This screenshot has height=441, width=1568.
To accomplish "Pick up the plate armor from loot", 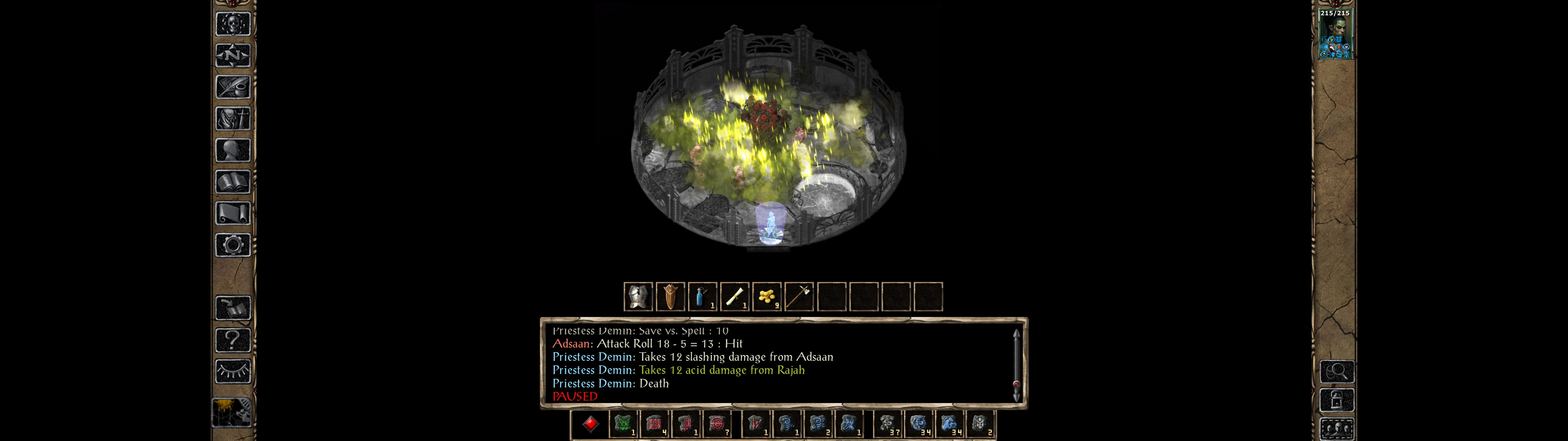I will 638,297.
